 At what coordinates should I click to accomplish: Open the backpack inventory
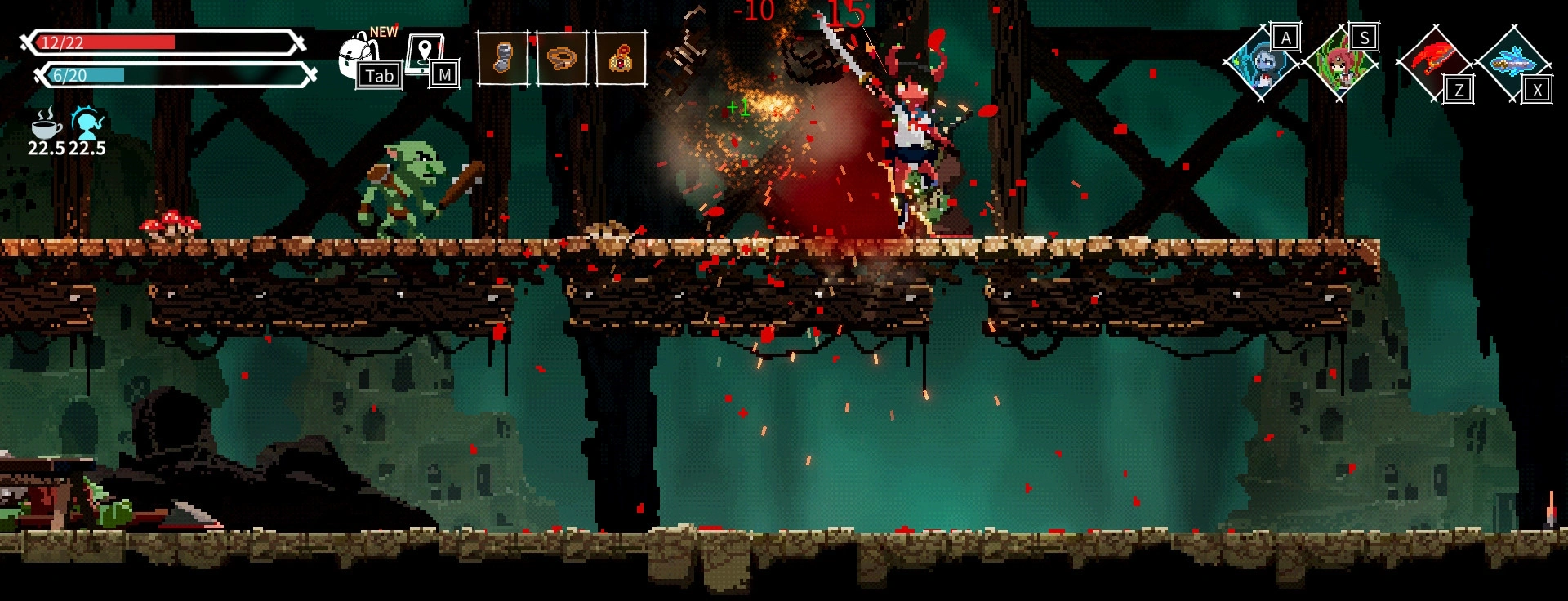pyautogui.click(x=359, y=56)
